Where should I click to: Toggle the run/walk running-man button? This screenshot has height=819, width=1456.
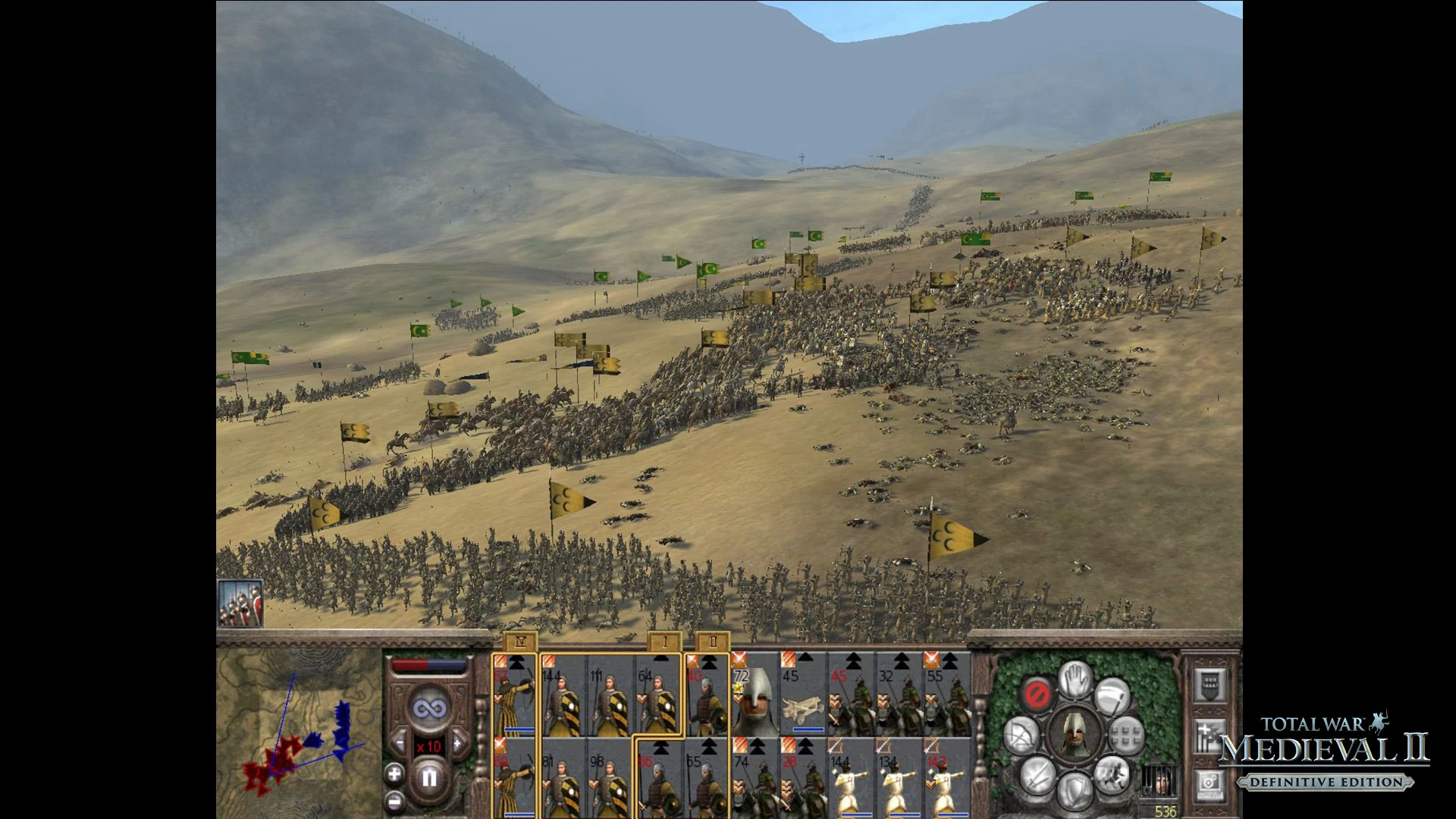[1112, 773]
